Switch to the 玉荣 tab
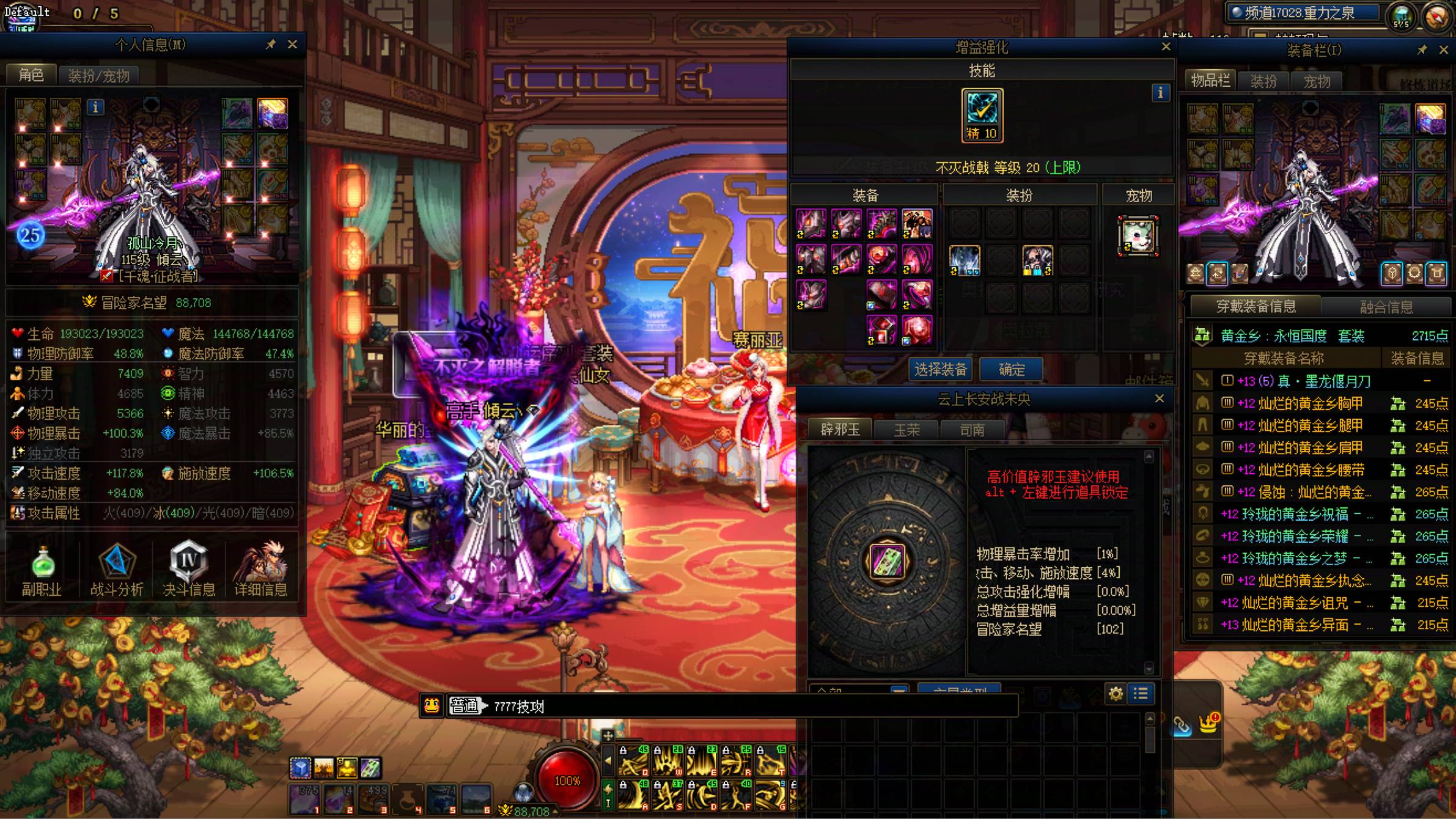Screen dimensions: 1456x819 (906, 430)
